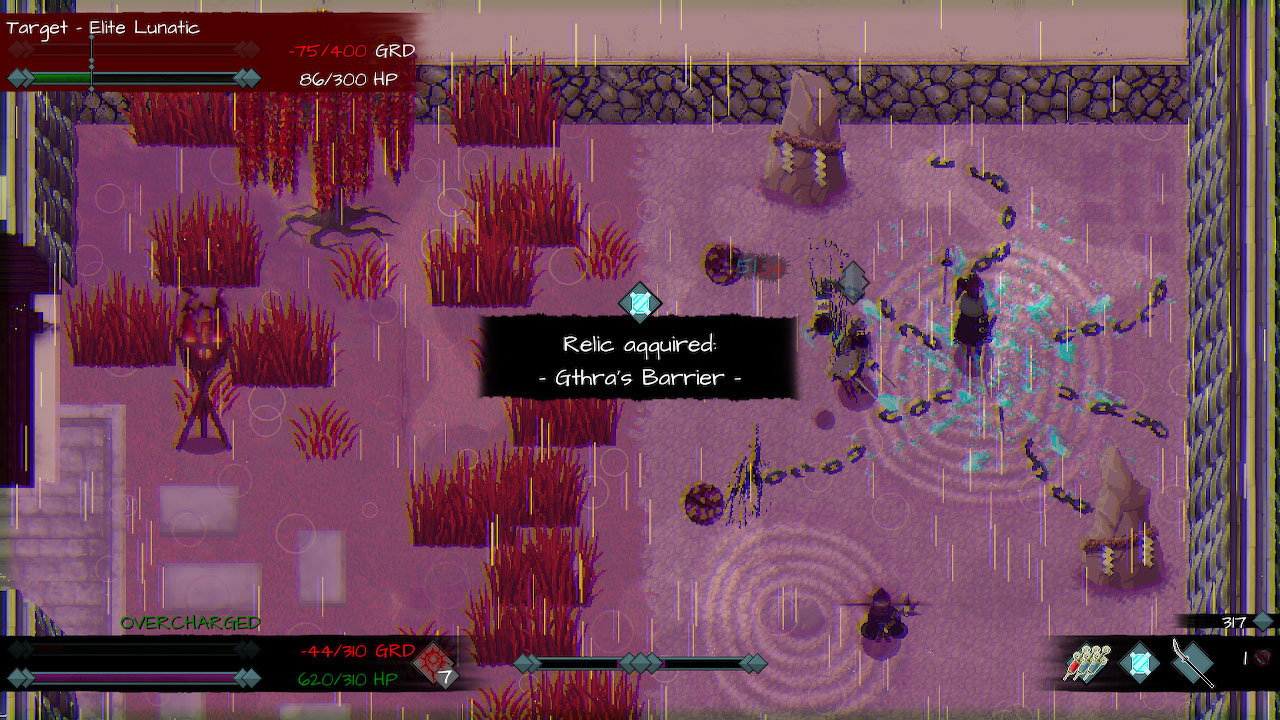Dismiss the Relic acquired notification
Screen dimensions: 1280x720
point(639,361)
